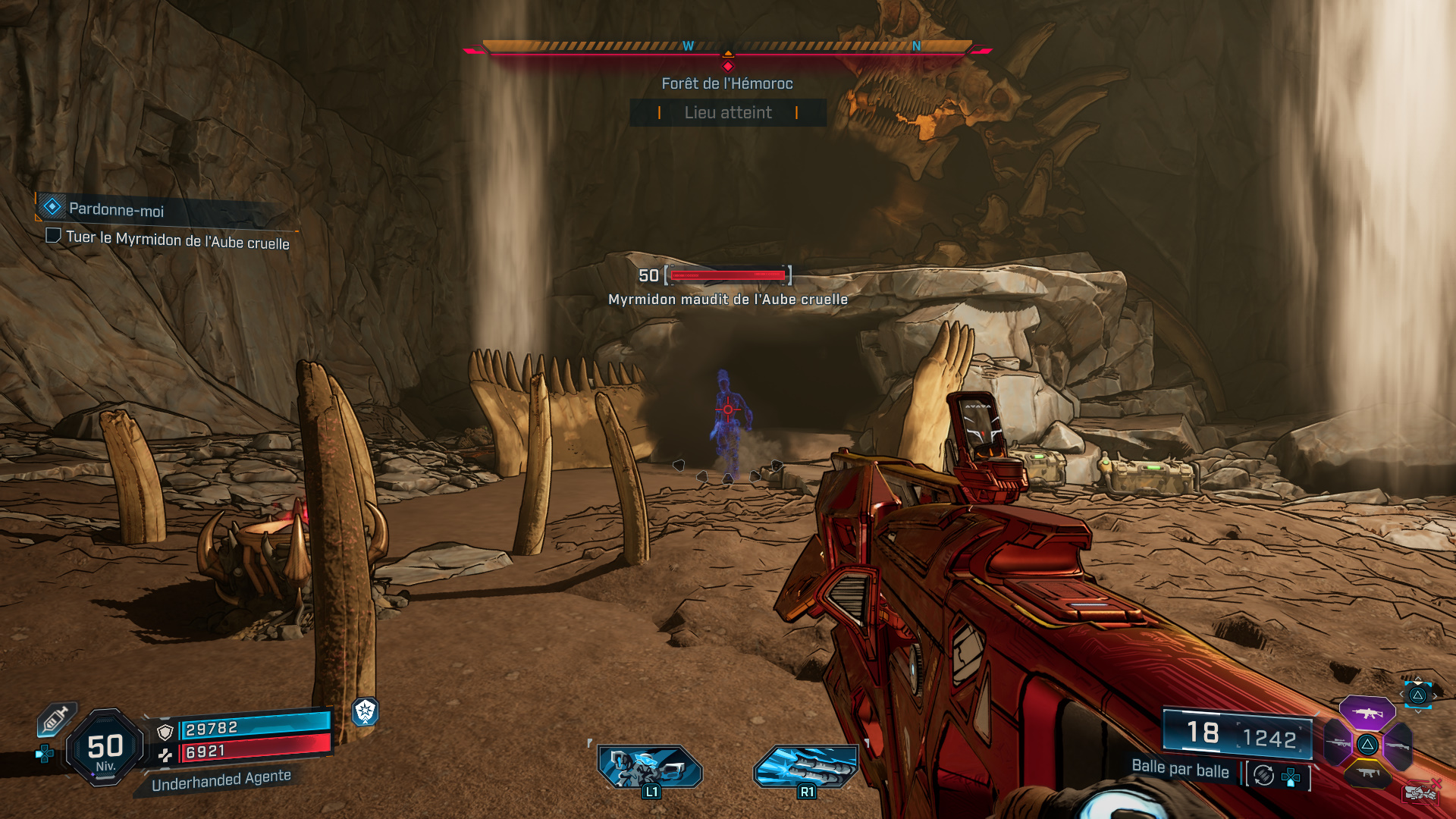
Task: Select the shotgun weapon slot icon
Action: (1398, 746)
